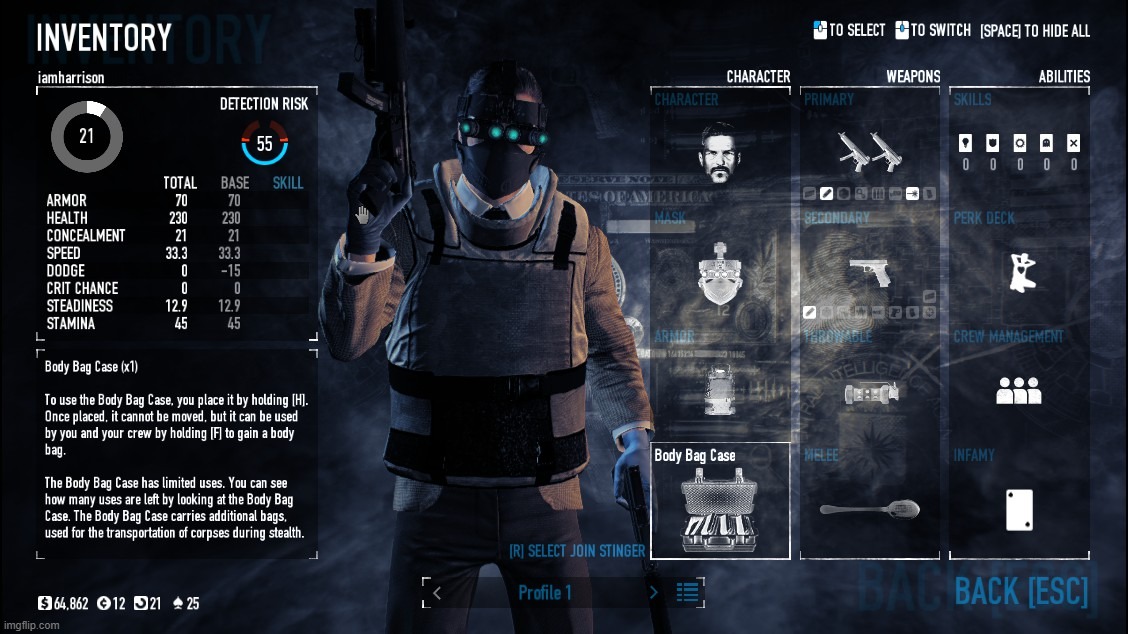This screenshot has width=1128, height=634.
Task: Select the Character portrait slot
Action: (x=719, y=151)
